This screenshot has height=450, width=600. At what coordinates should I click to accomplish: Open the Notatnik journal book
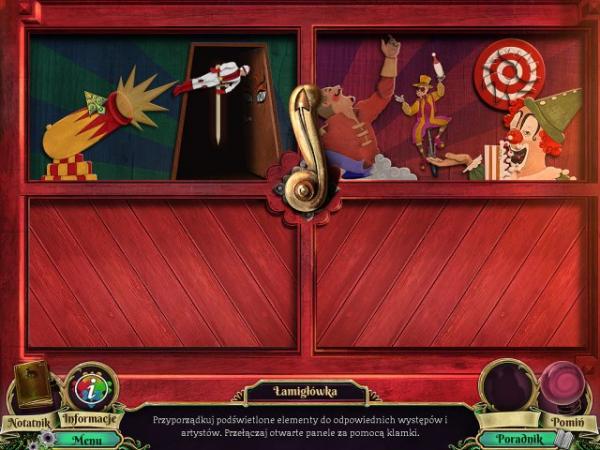pos(33,388)
